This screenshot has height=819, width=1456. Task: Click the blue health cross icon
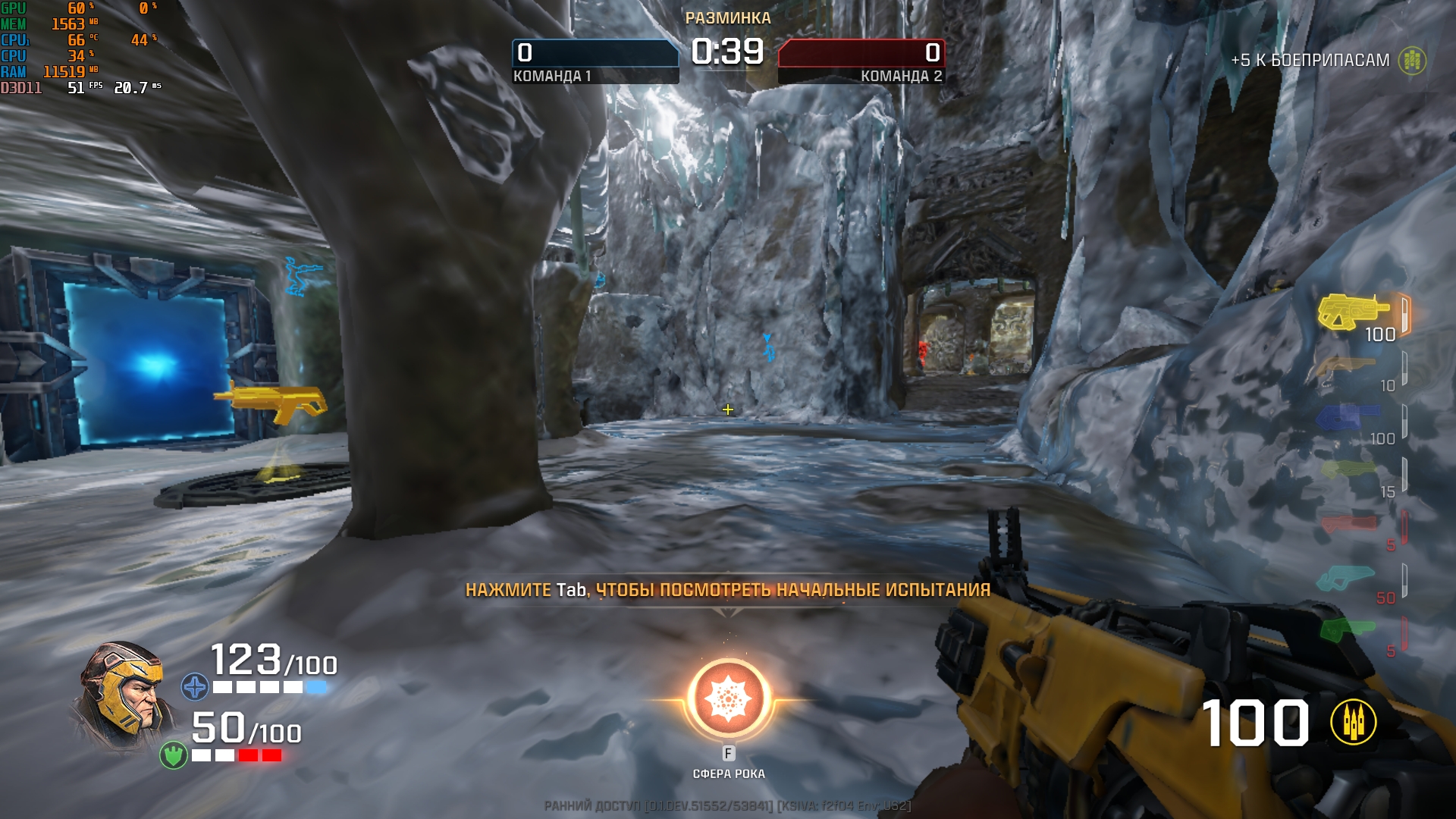tap(195, 687)
